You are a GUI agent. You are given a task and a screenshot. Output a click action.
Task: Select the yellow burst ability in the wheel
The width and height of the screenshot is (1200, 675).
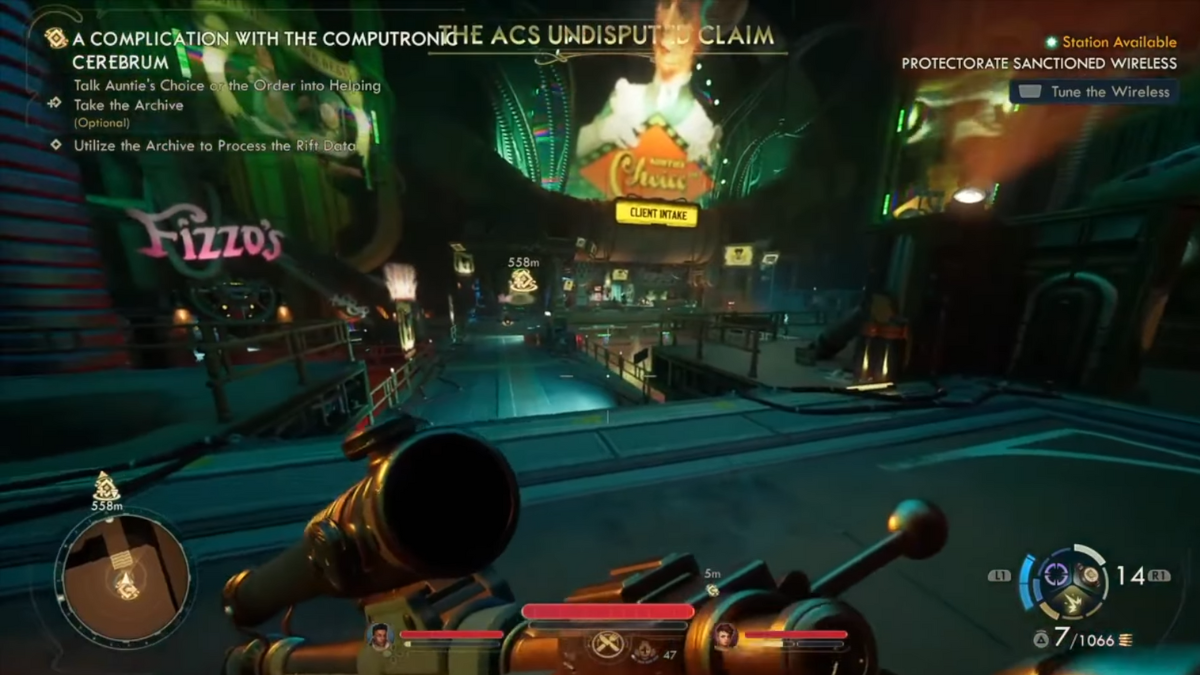point(1071,602)
